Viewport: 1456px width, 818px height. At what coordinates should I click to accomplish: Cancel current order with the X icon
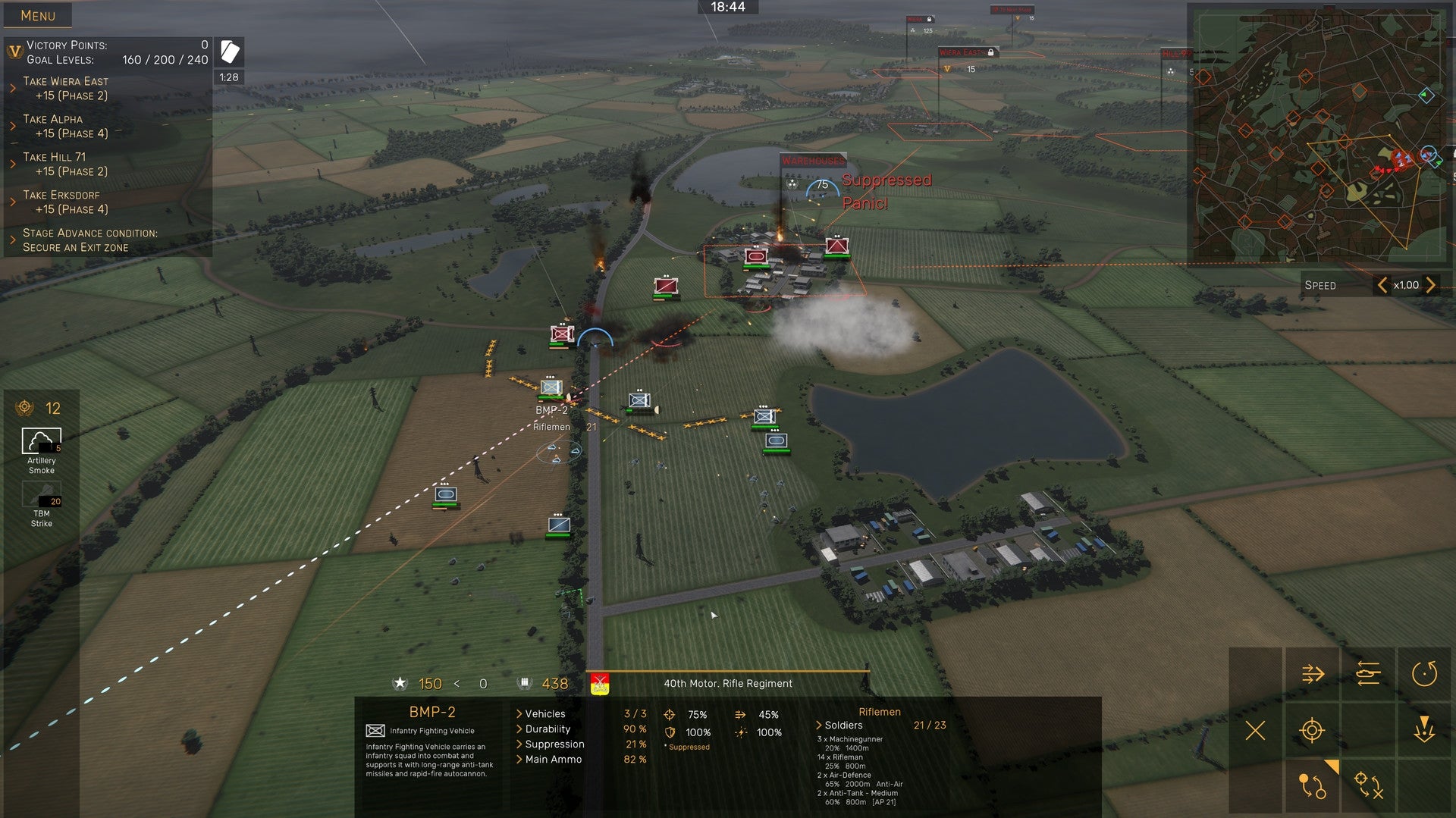[1255, 732]
